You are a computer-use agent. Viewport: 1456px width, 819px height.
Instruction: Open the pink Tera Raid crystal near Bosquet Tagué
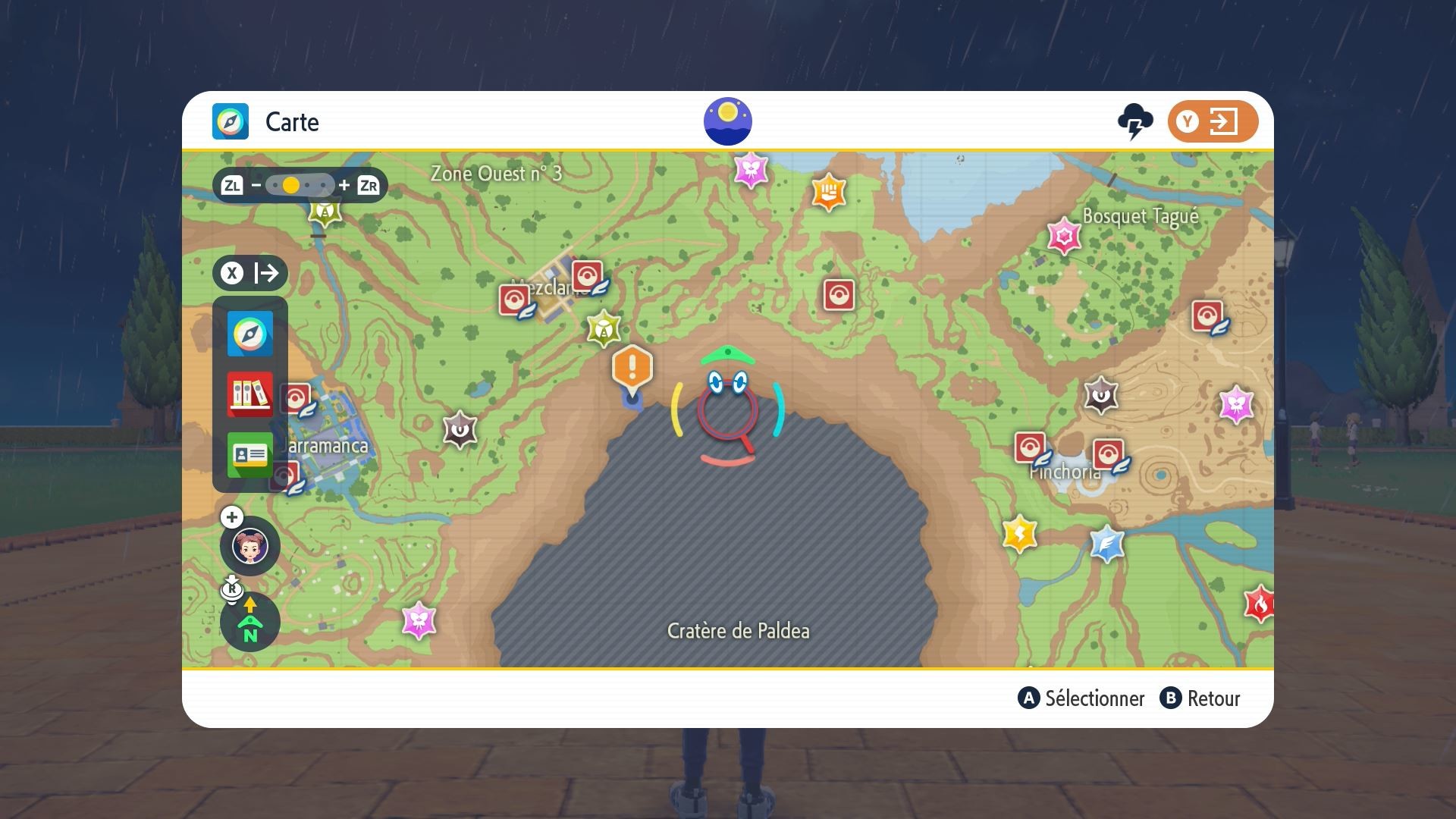pyautogui.click(x=1064, y=237)
